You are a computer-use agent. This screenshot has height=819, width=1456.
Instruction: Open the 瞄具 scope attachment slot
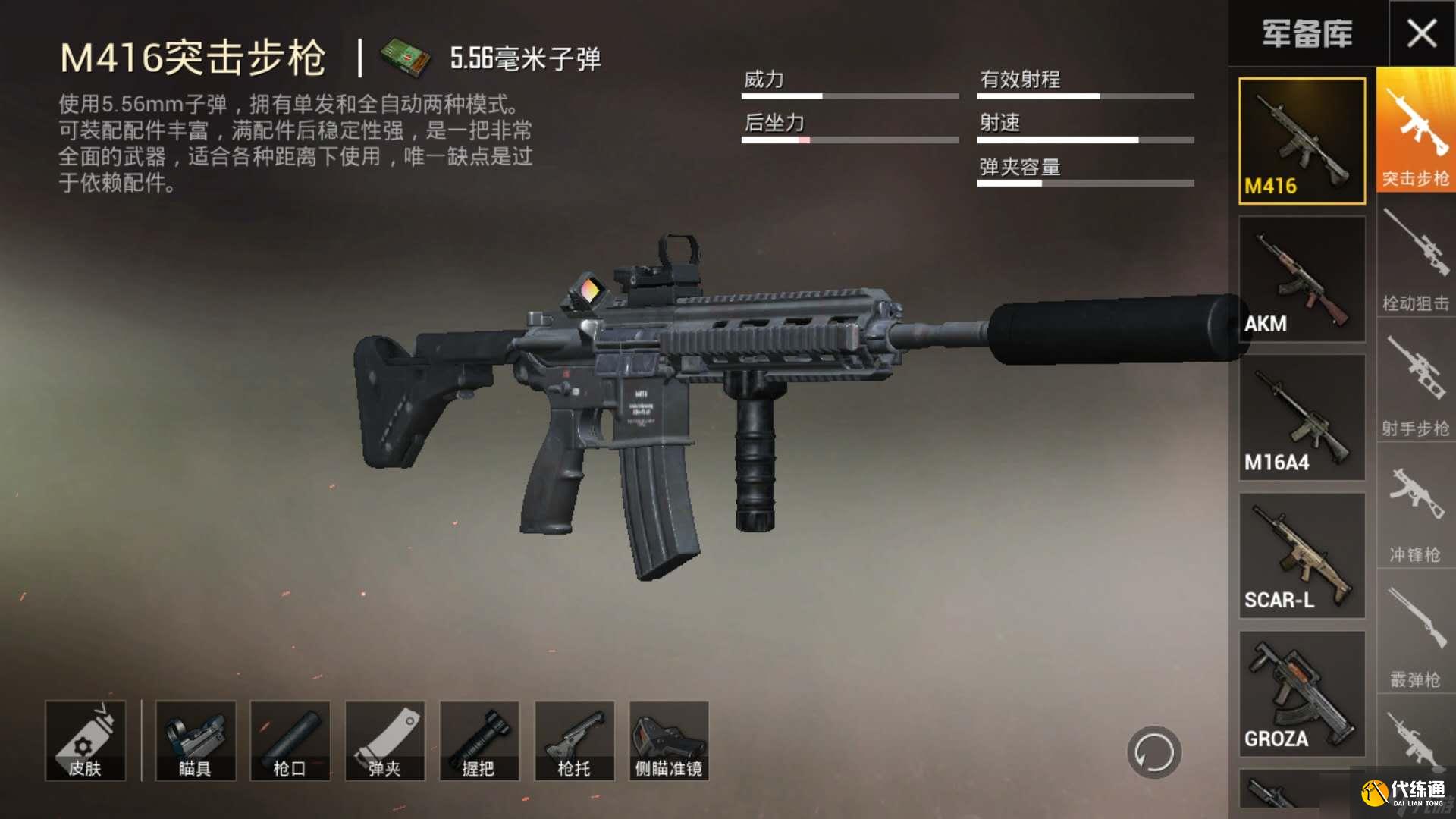[x=195, y=741]
